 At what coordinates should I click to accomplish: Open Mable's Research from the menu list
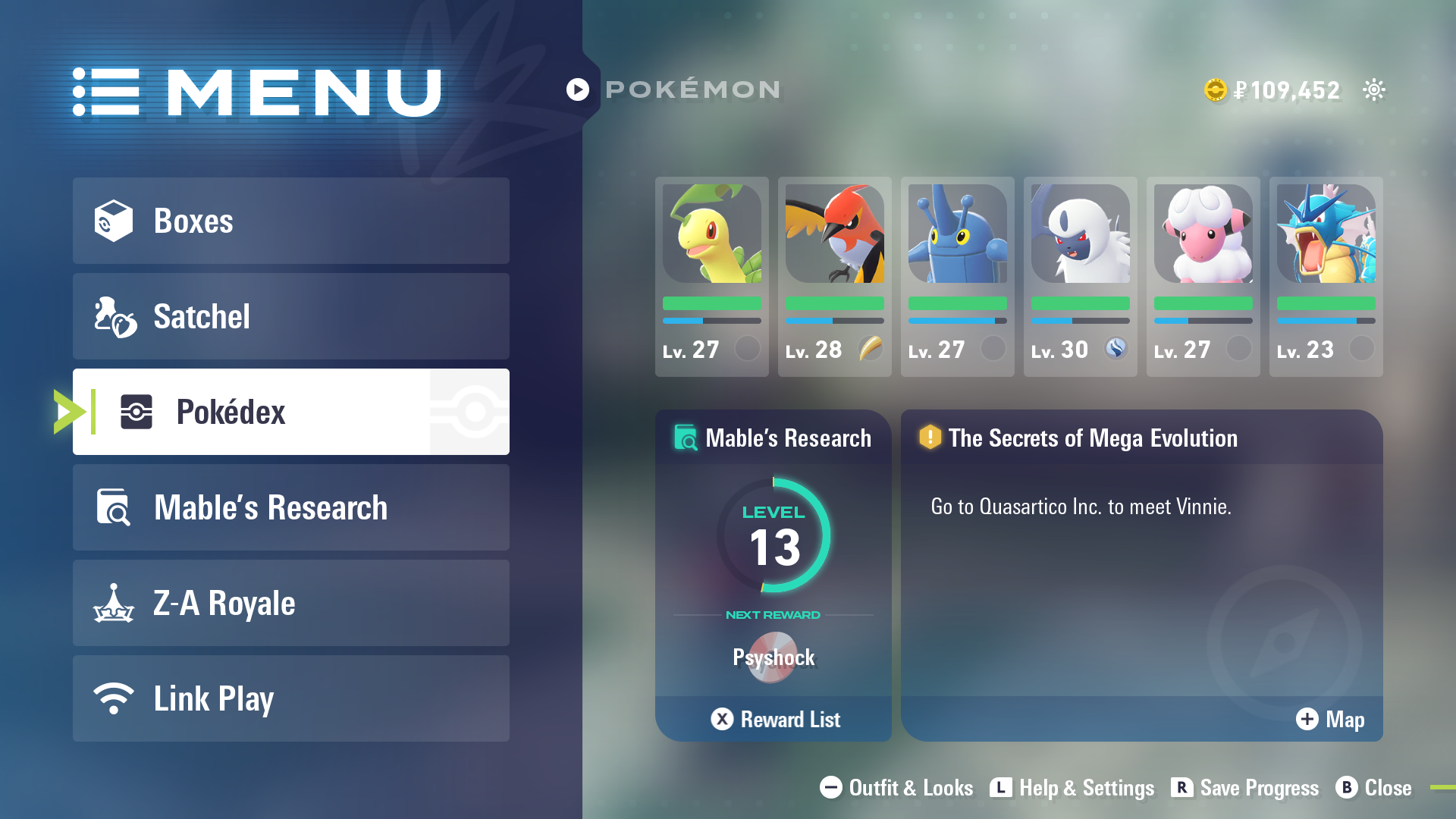tap(290, 507)
